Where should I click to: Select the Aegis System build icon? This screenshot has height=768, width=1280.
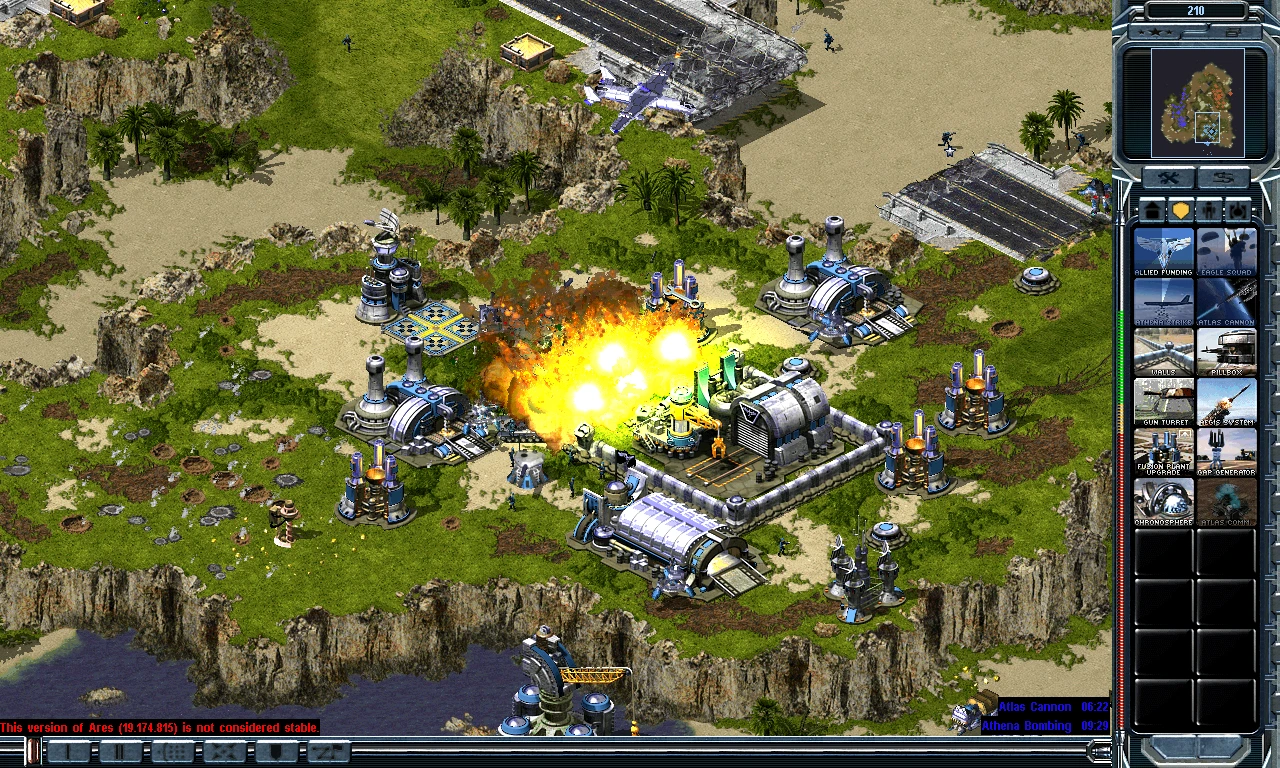pyautogui.click(x=1226, y=402)
